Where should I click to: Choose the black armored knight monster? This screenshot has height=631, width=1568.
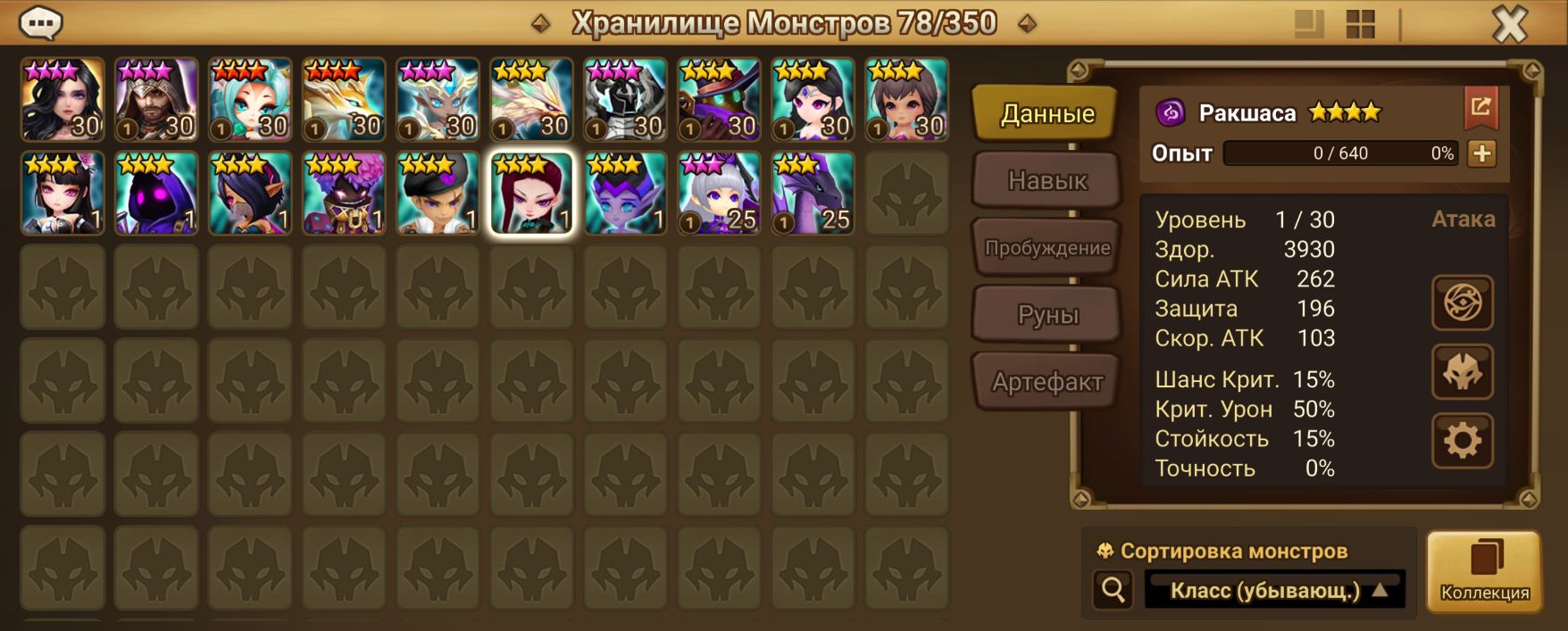click(x=625, y=100)
